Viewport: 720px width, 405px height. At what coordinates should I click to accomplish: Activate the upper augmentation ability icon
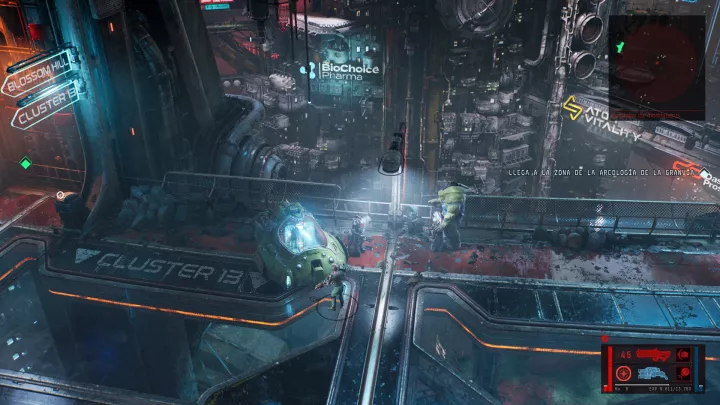[x=687, y=355]
